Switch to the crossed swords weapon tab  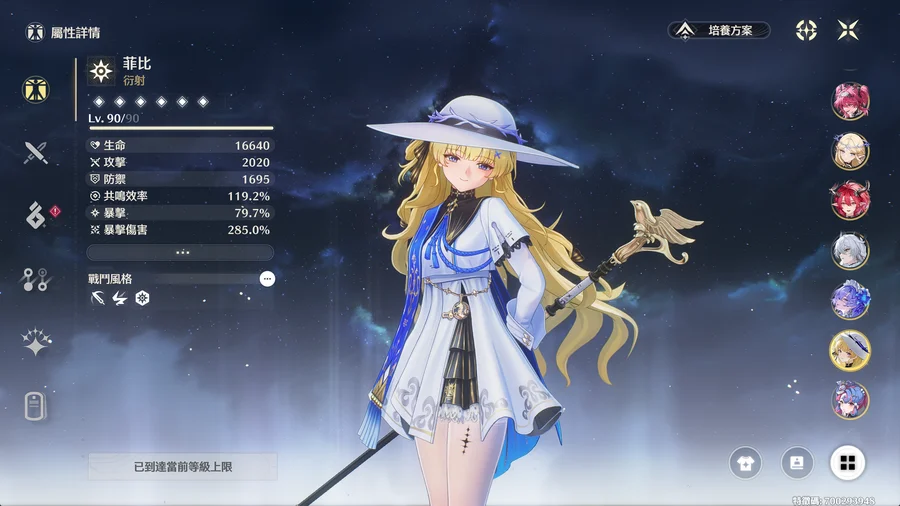tap(36, 152)
